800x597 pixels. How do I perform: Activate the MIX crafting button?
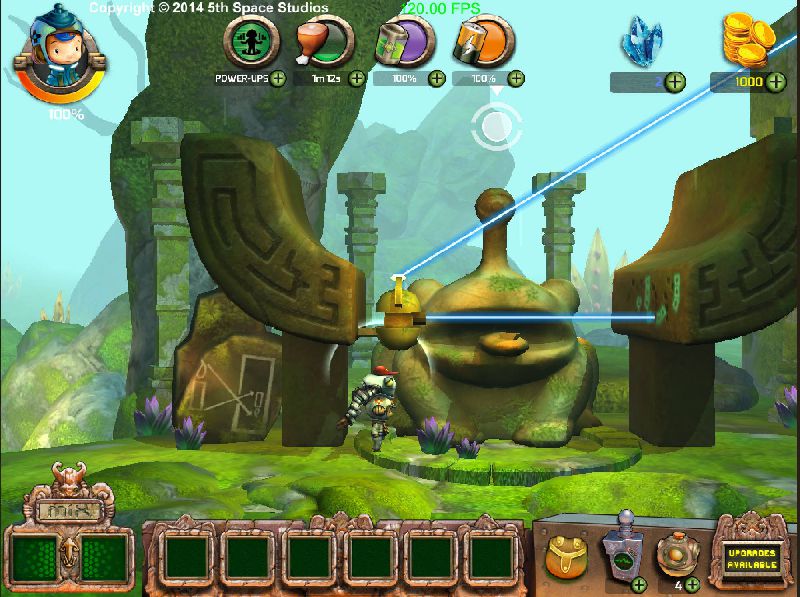(x=67, y=511)
